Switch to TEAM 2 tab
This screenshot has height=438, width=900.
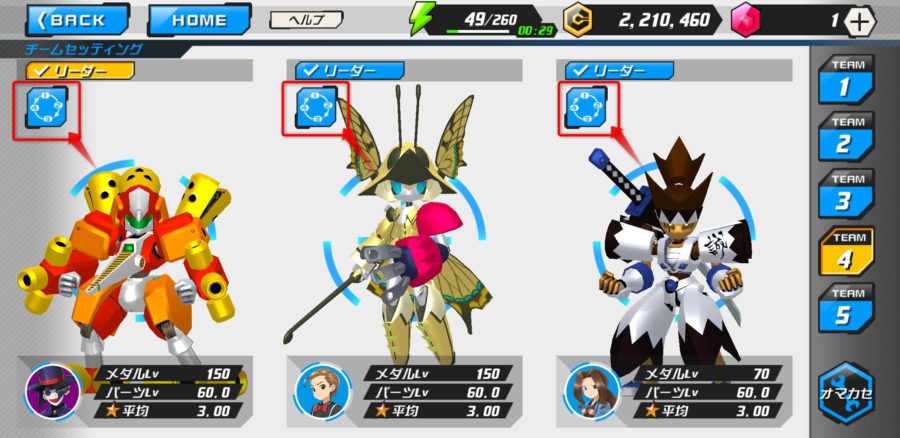point(845,139)
